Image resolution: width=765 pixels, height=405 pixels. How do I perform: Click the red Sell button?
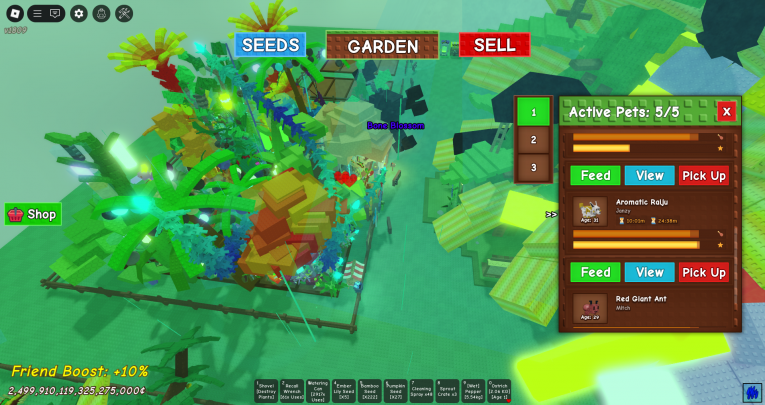[x=494, y=45]
